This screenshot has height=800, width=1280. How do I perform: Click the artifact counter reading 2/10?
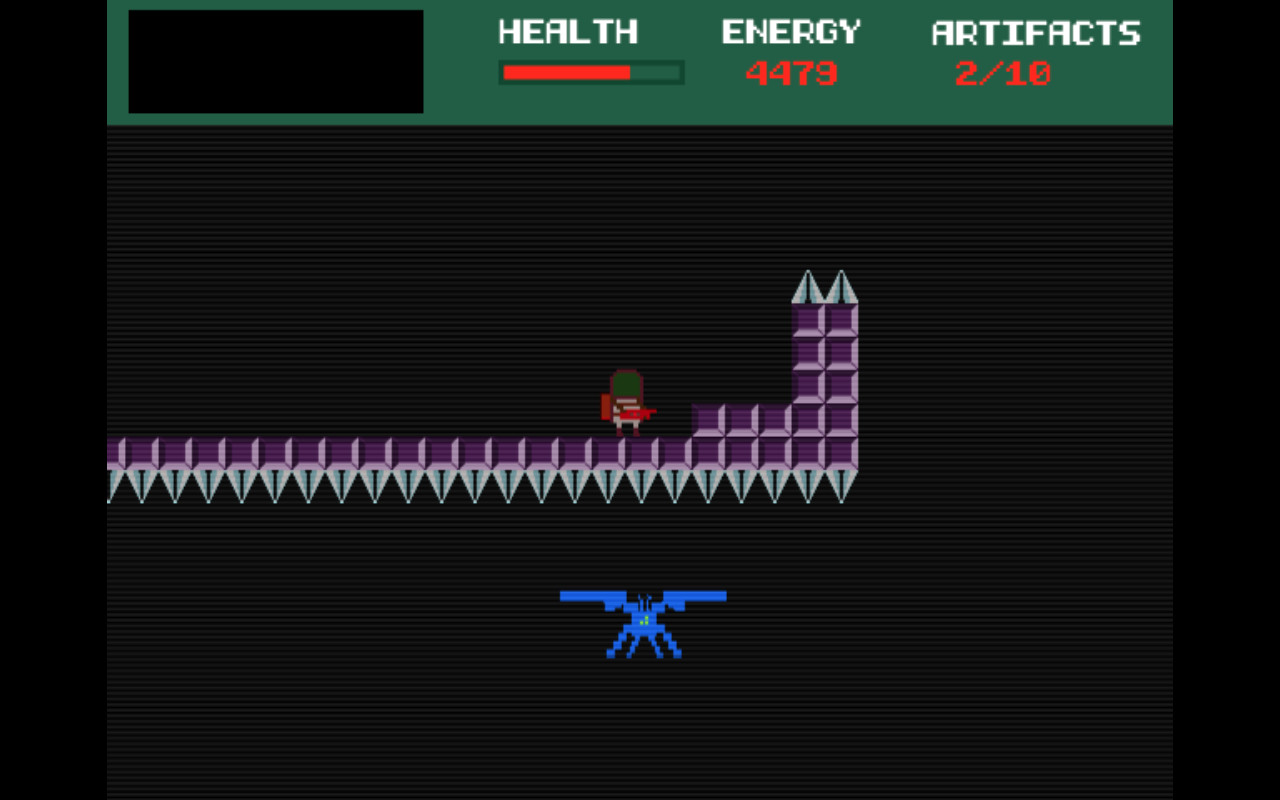pyautogui.click(x=1003, y=72)
